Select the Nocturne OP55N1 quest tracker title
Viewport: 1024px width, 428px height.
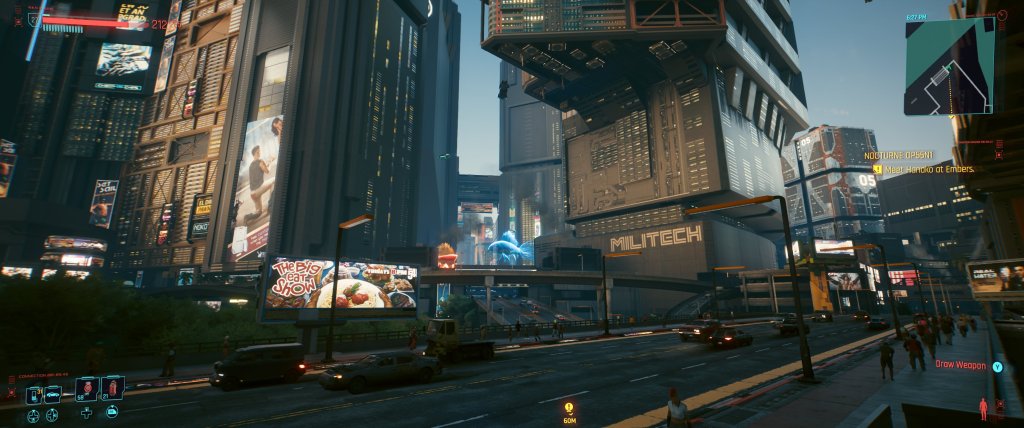point(899,156)
